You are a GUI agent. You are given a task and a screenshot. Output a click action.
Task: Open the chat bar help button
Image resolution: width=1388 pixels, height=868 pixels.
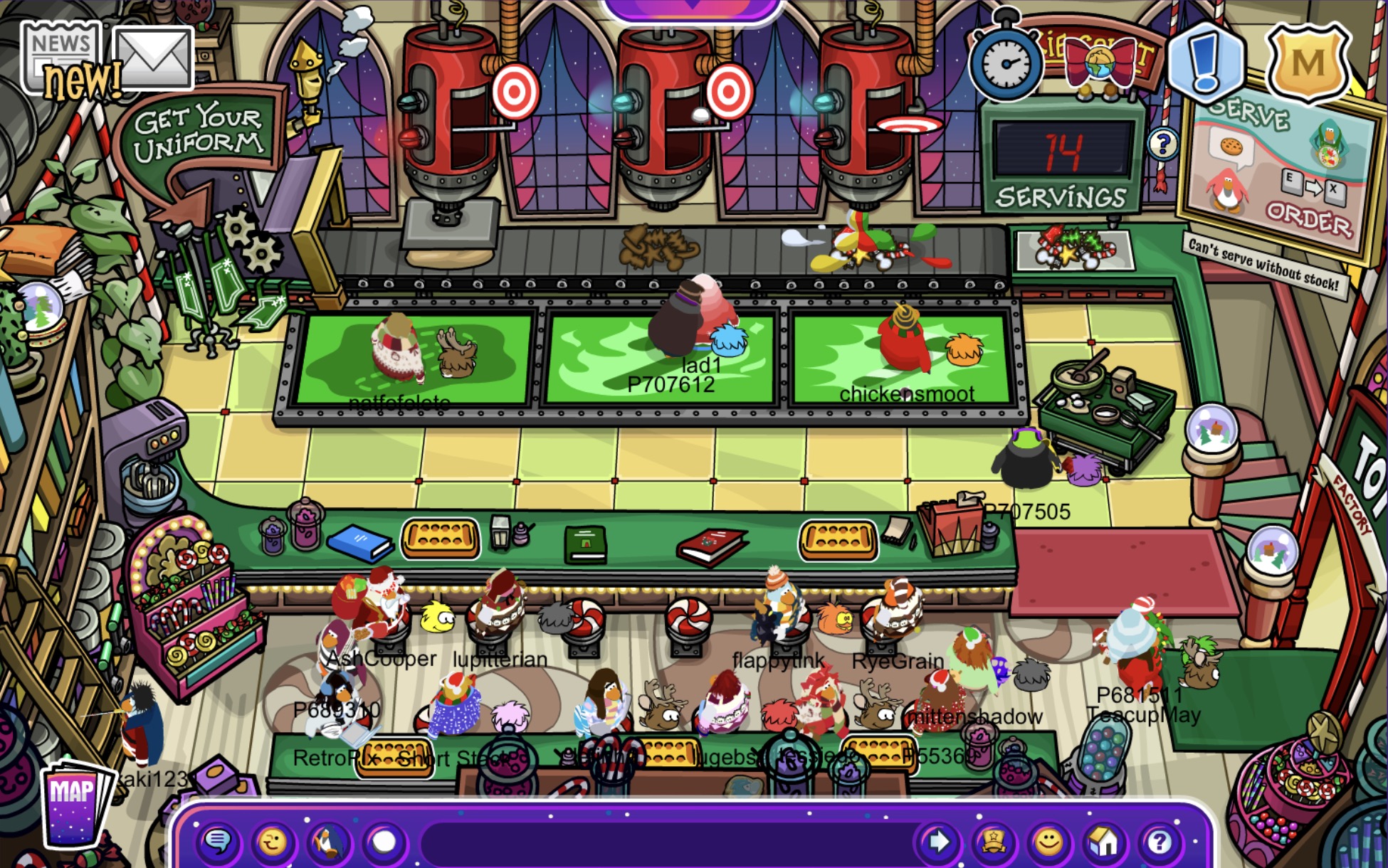(x=1160, y=842)
